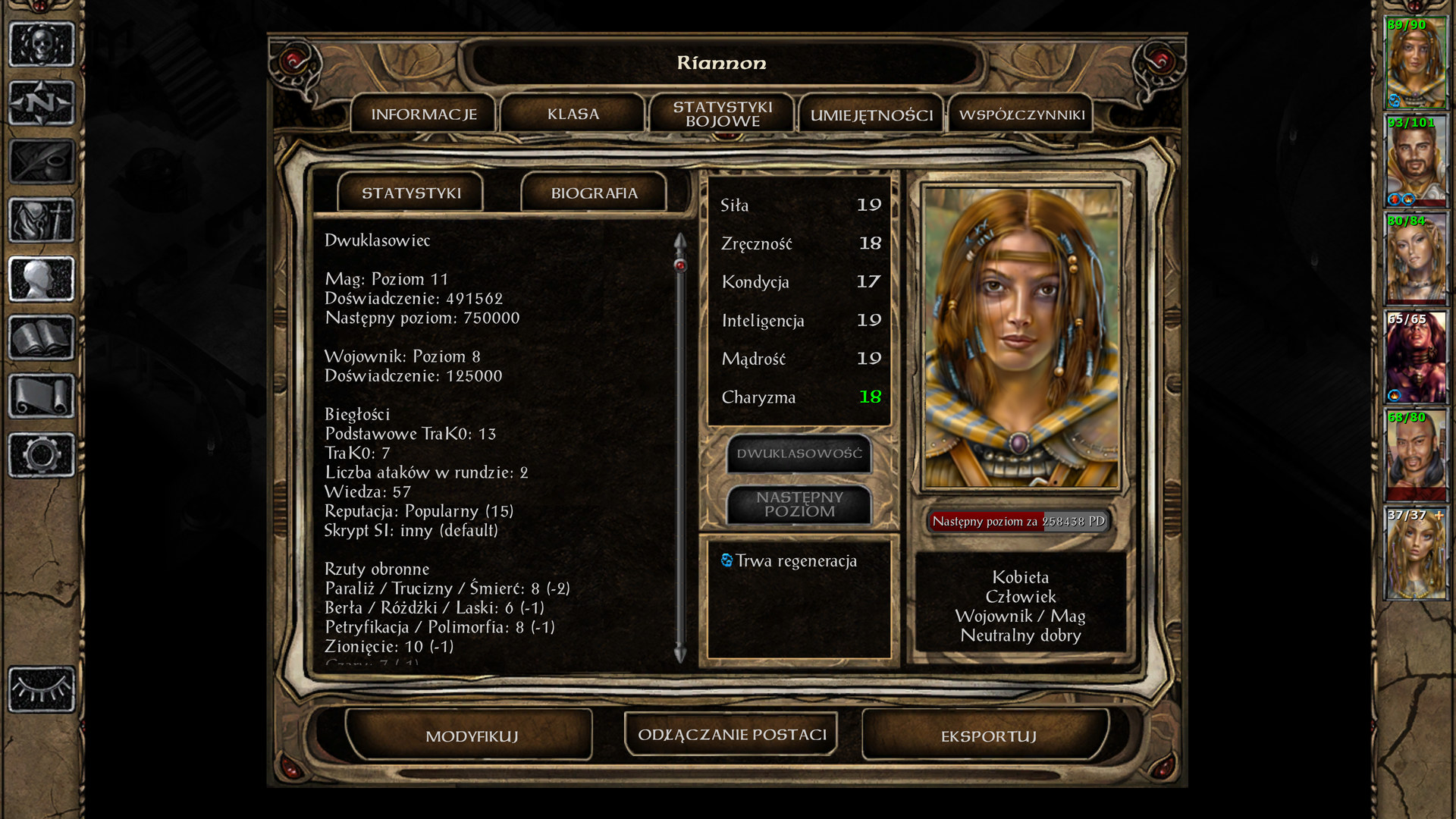Choose the Modyfikuj button
Screen dimensions: 1456x819
coord(471,736)
